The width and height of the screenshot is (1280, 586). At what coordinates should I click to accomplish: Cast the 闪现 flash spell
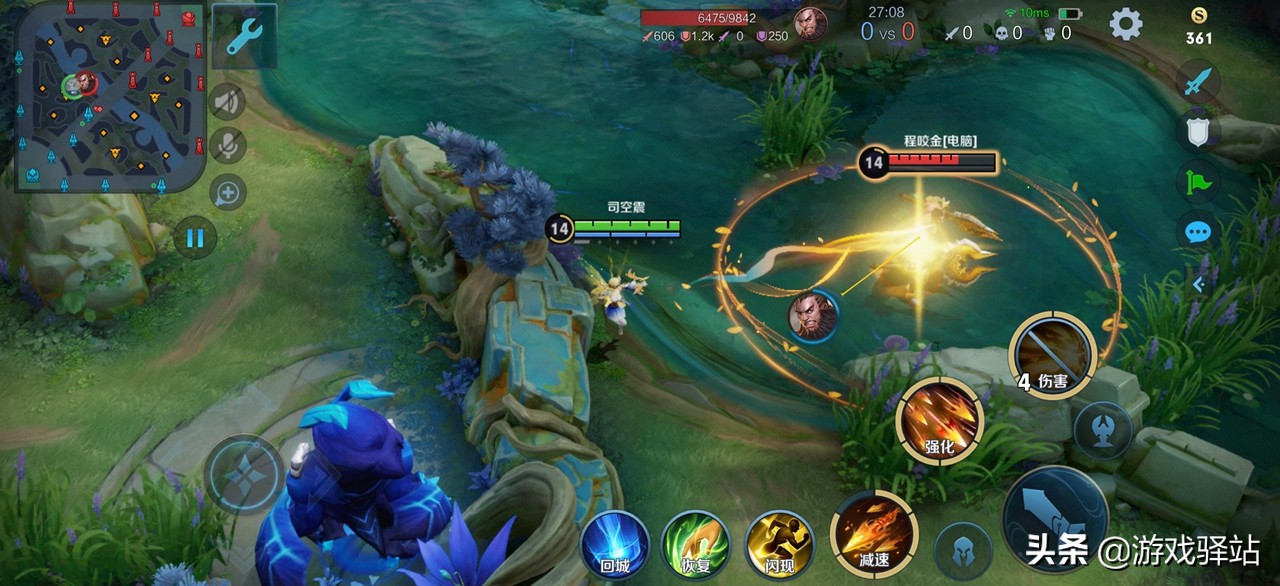[x=780, y=544]
